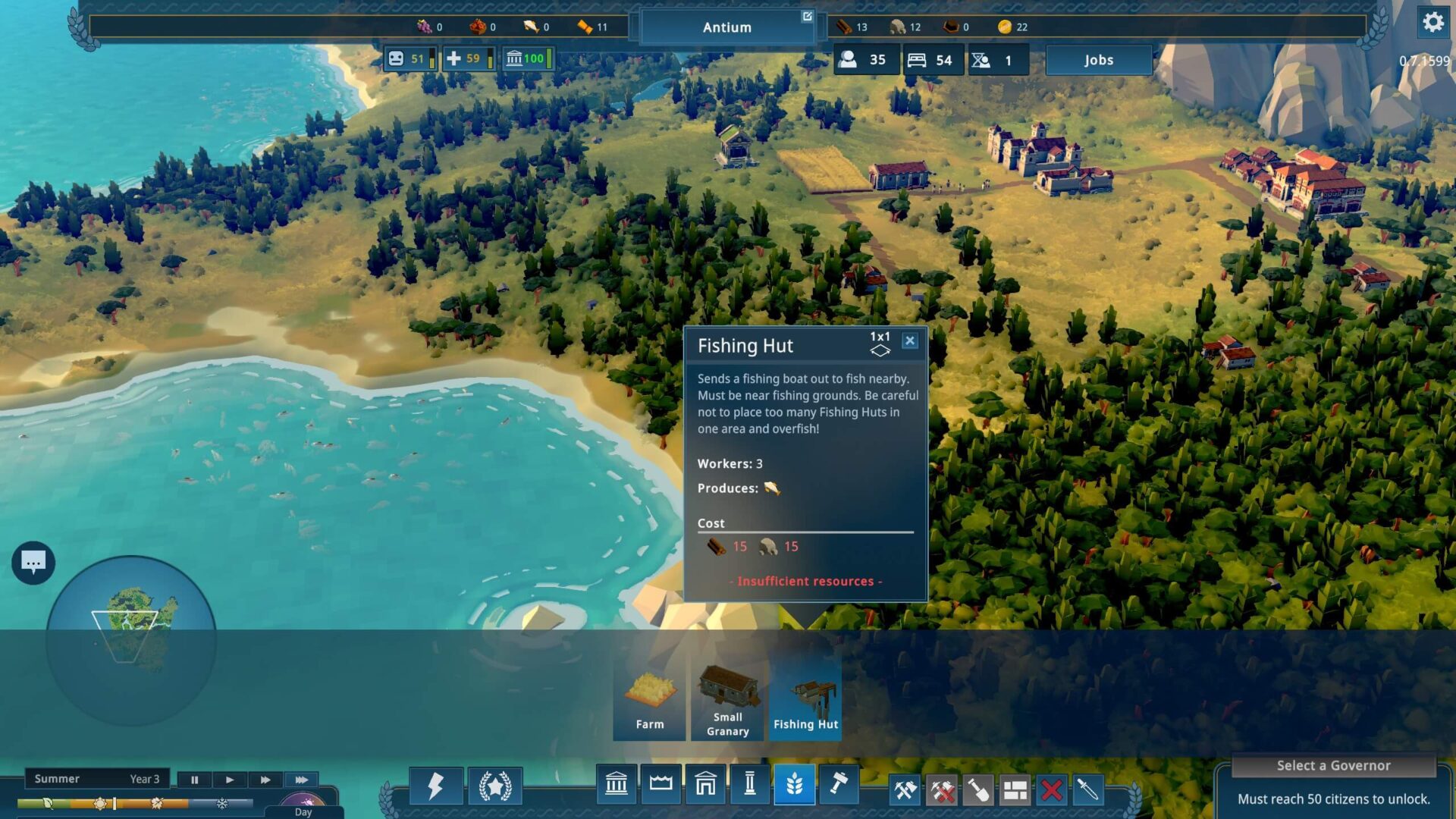This screenshot has width=1456, height=819.
Task: Open the laurel star menu
Action: click(494, 786)
